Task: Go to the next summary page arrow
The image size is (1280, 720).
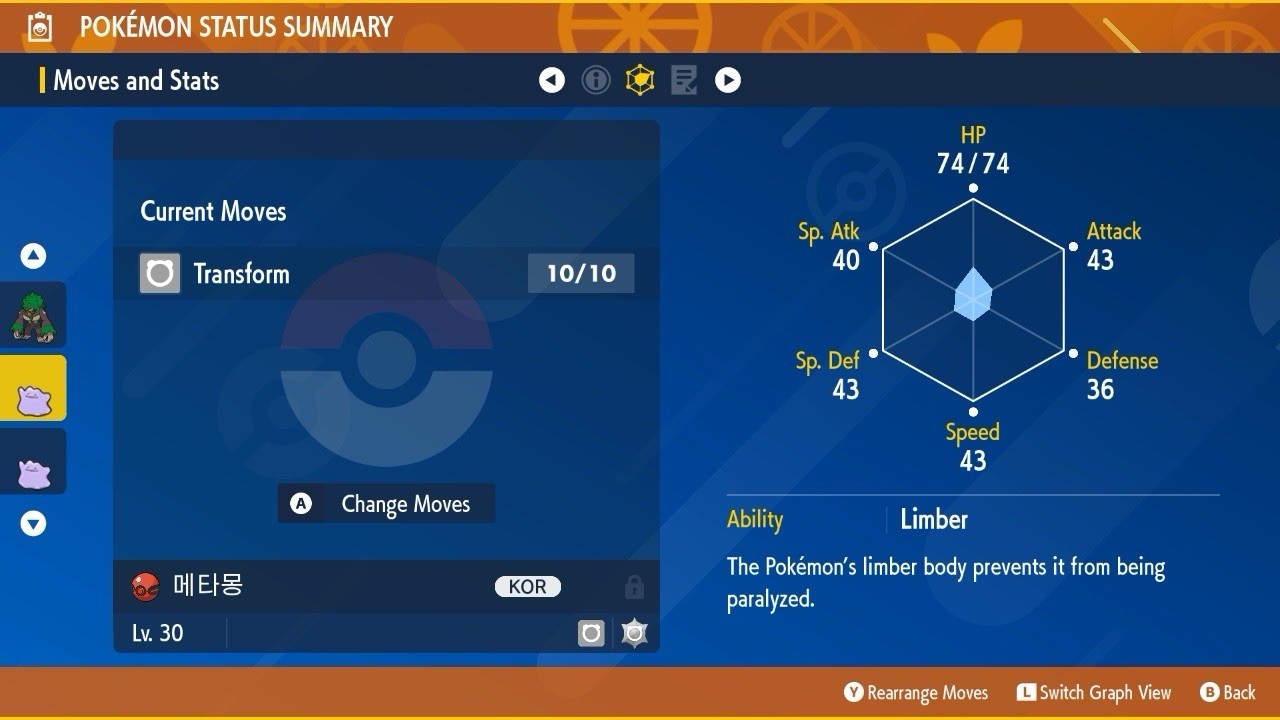Action: 728,80
